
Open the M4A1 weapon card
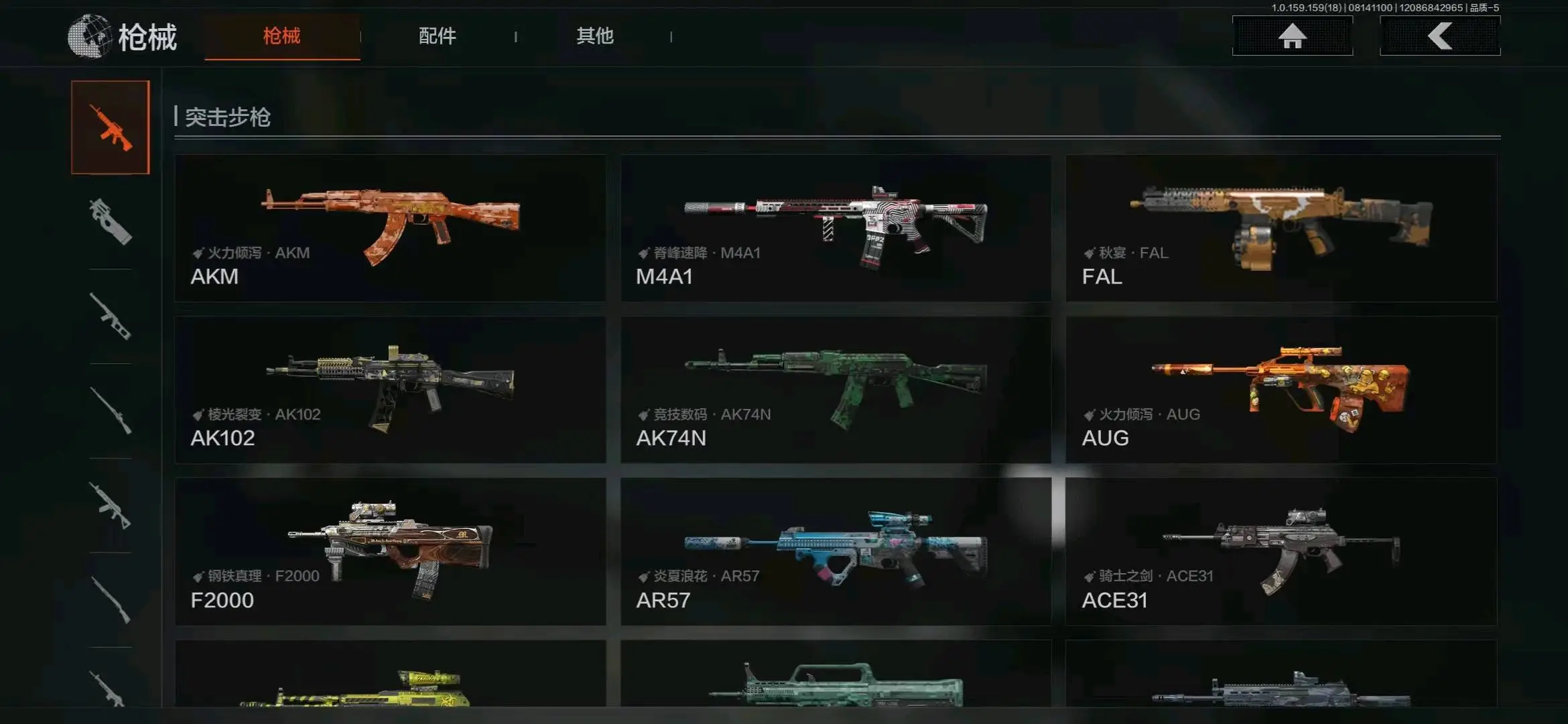[x=835, y=229]
